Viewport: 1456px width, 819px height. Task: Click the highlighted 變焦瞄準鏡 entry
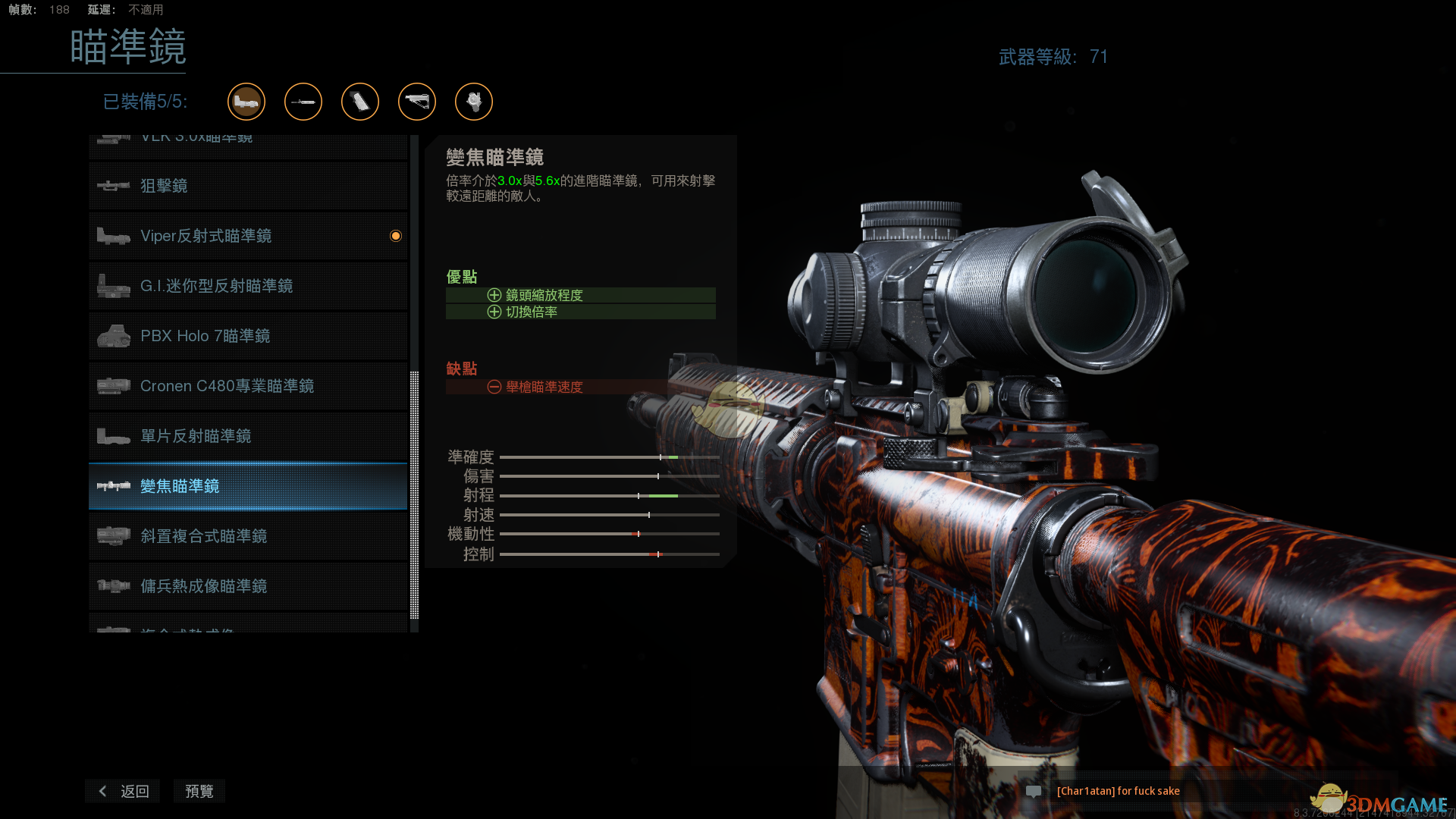click(x=248, y=486)
